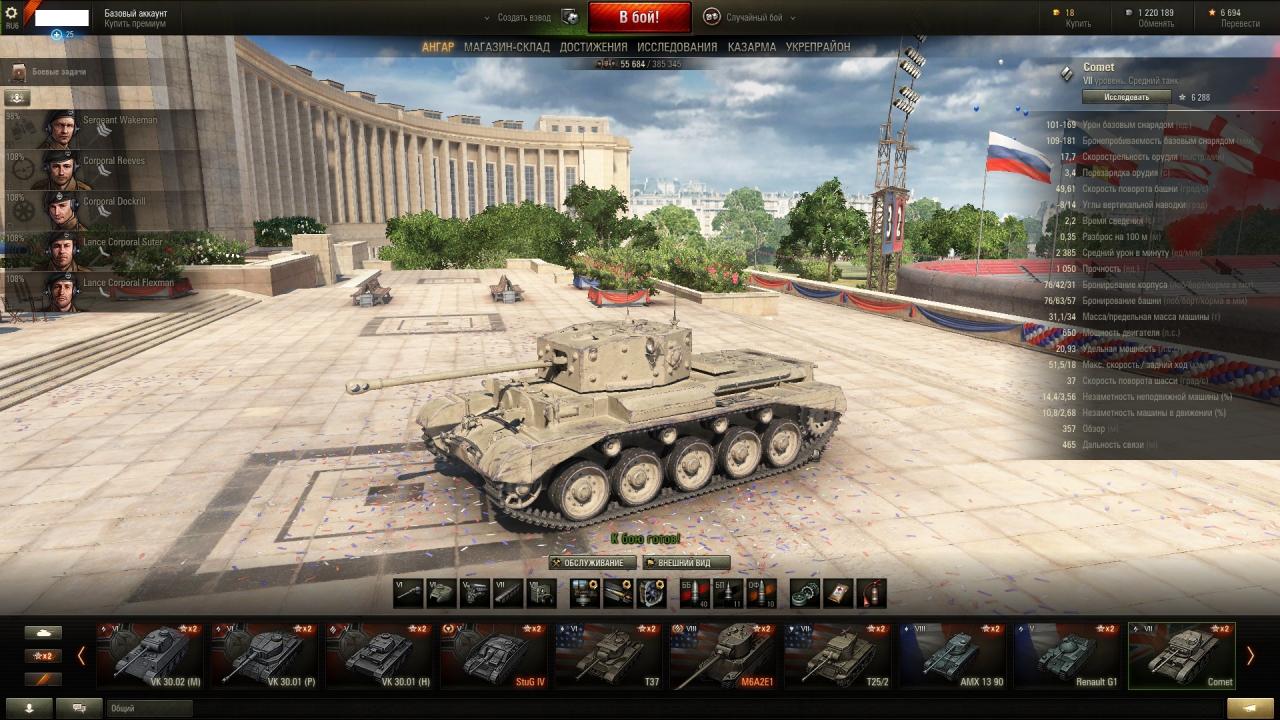Open the ДОСТИЖЕНИЯ tab
Screen dimensions: 1280x720
click(x=593, y=47)
